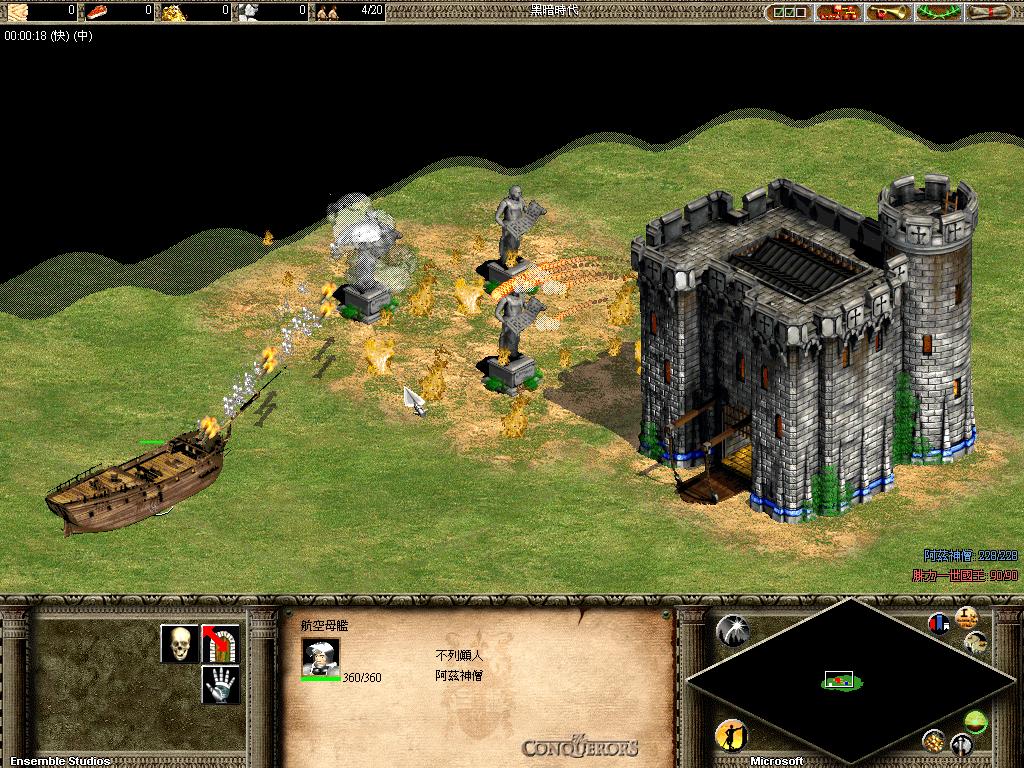Switch minimap to economic gold mode
Image resolution: width=1024 pixels, height=768 pixels.
pyautogui.click(x=933, y=740)
